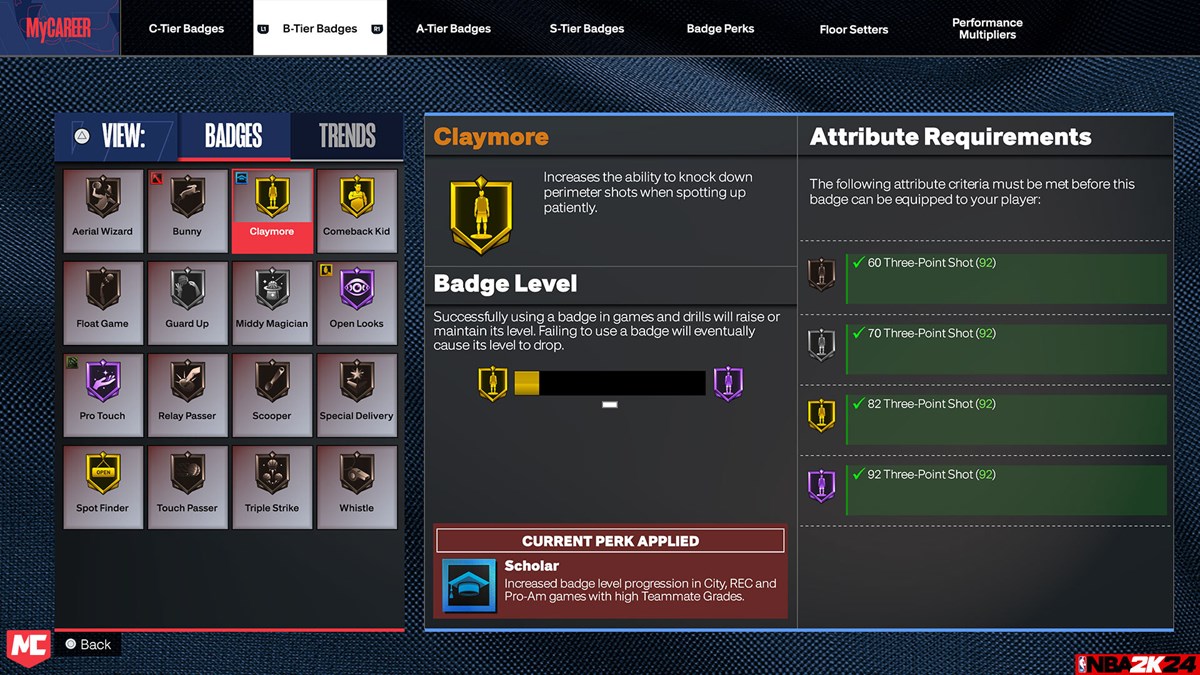The height and width of the screenshot is (675, 1200).
Task: Select the Open Looks badge
Action: tap(356, 302)
